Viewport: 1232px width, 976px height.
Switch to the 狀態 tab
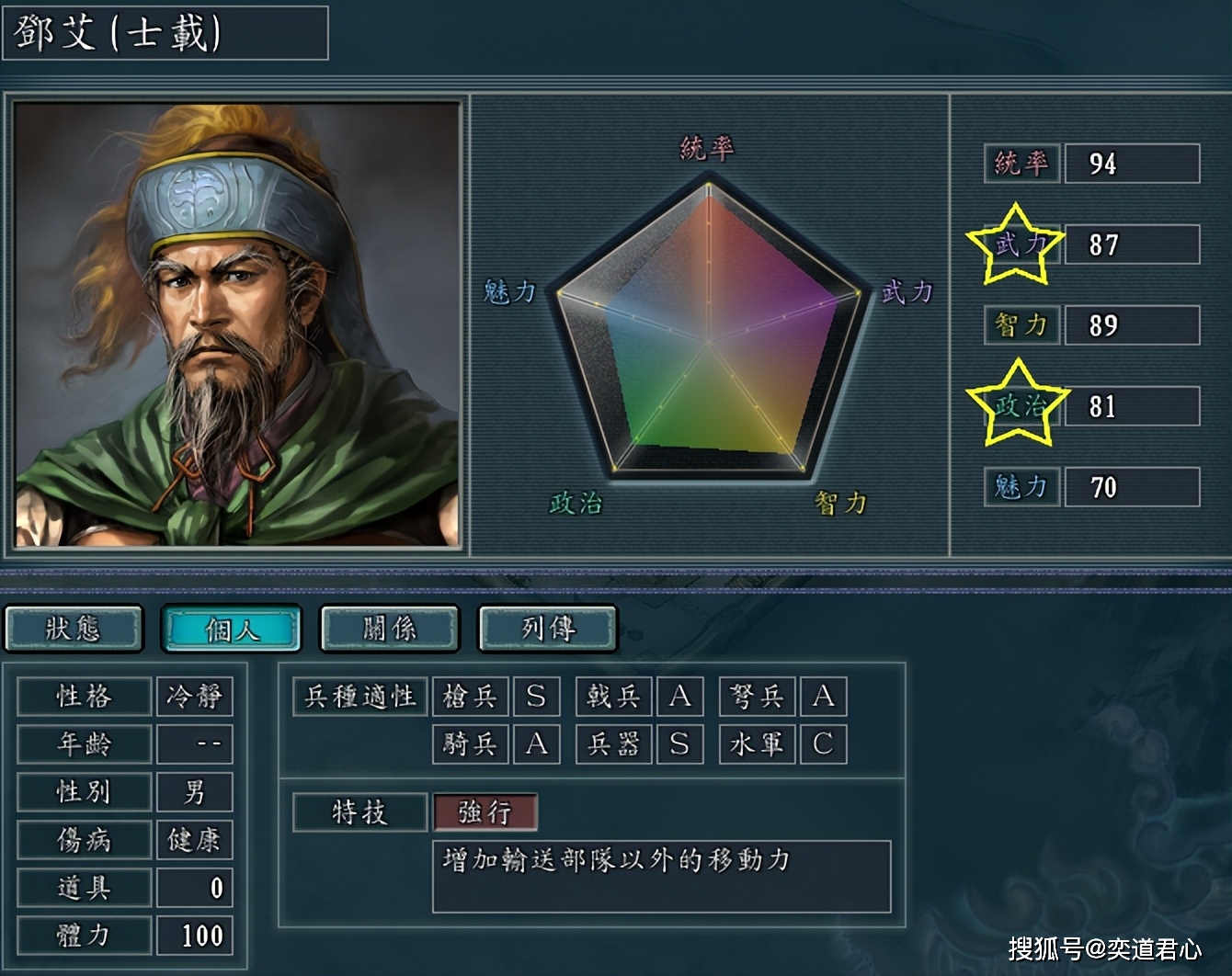pos(74,629)
